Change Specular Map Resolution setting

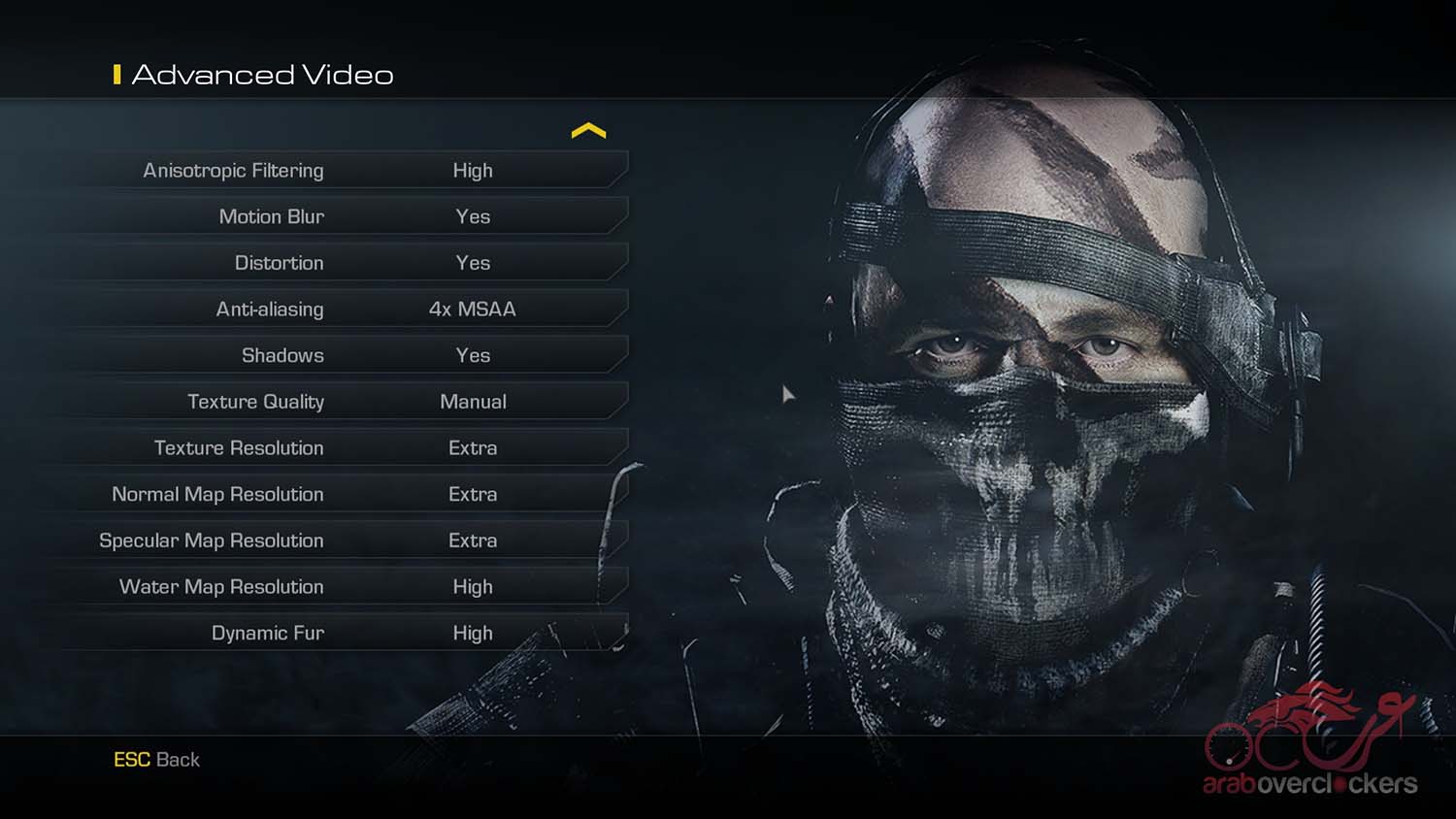473,541
